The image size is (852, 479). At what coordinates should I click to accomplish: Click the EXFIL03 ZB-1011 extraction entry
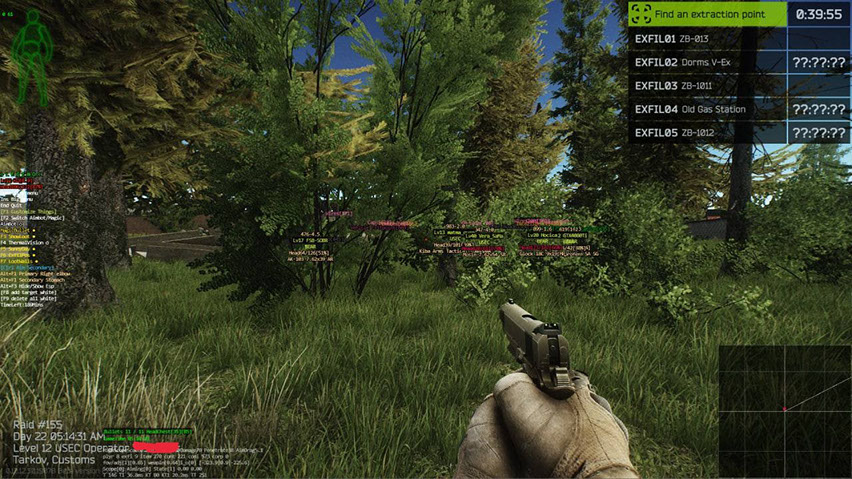click(x=707, y=86)
